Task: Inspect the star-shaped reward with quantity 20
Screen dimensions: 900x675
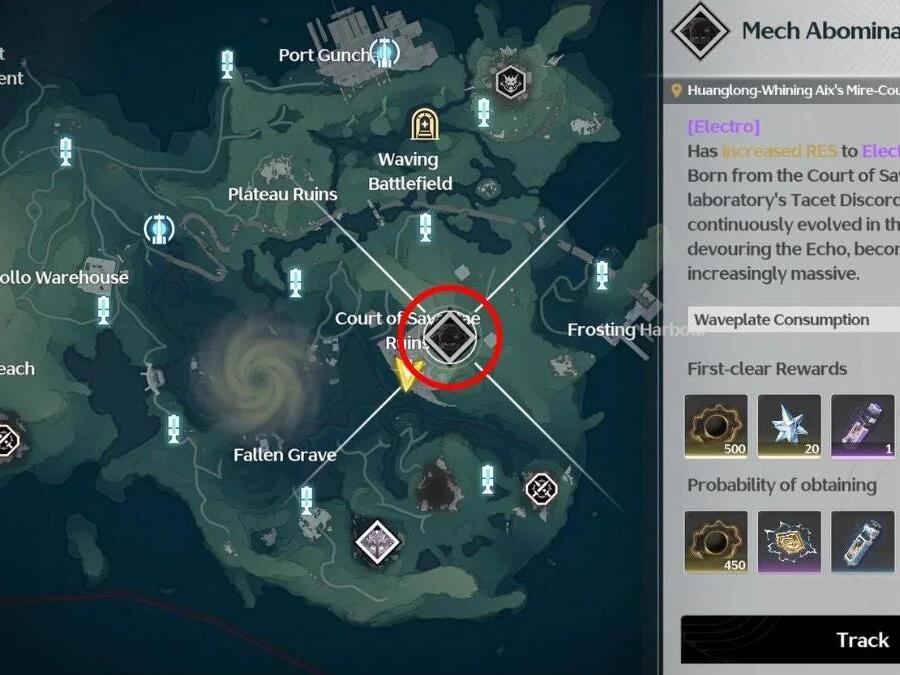Action: 789,426
